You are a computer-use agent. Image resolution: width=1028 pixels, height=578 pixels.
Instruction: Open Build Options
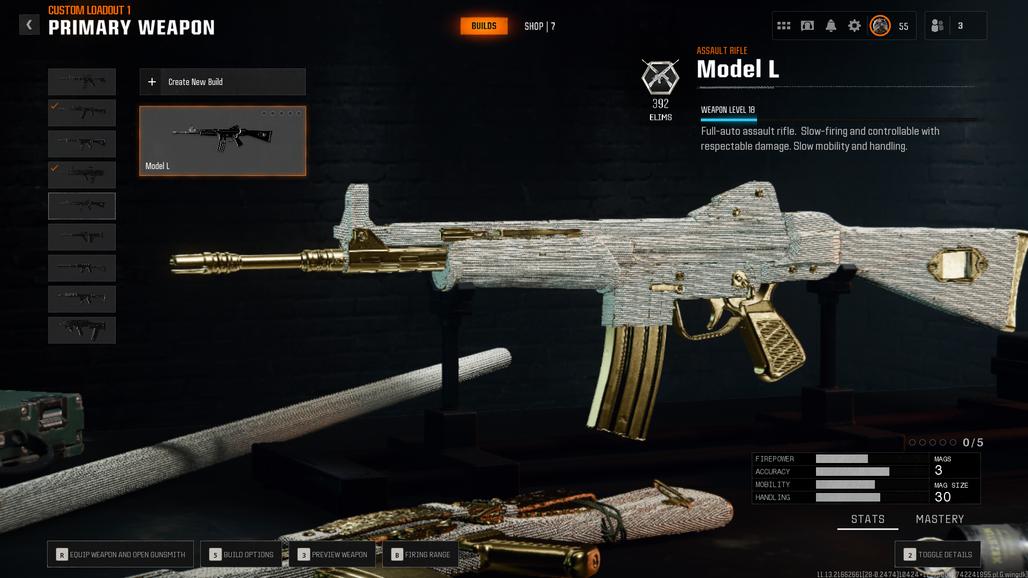(240, 554)
